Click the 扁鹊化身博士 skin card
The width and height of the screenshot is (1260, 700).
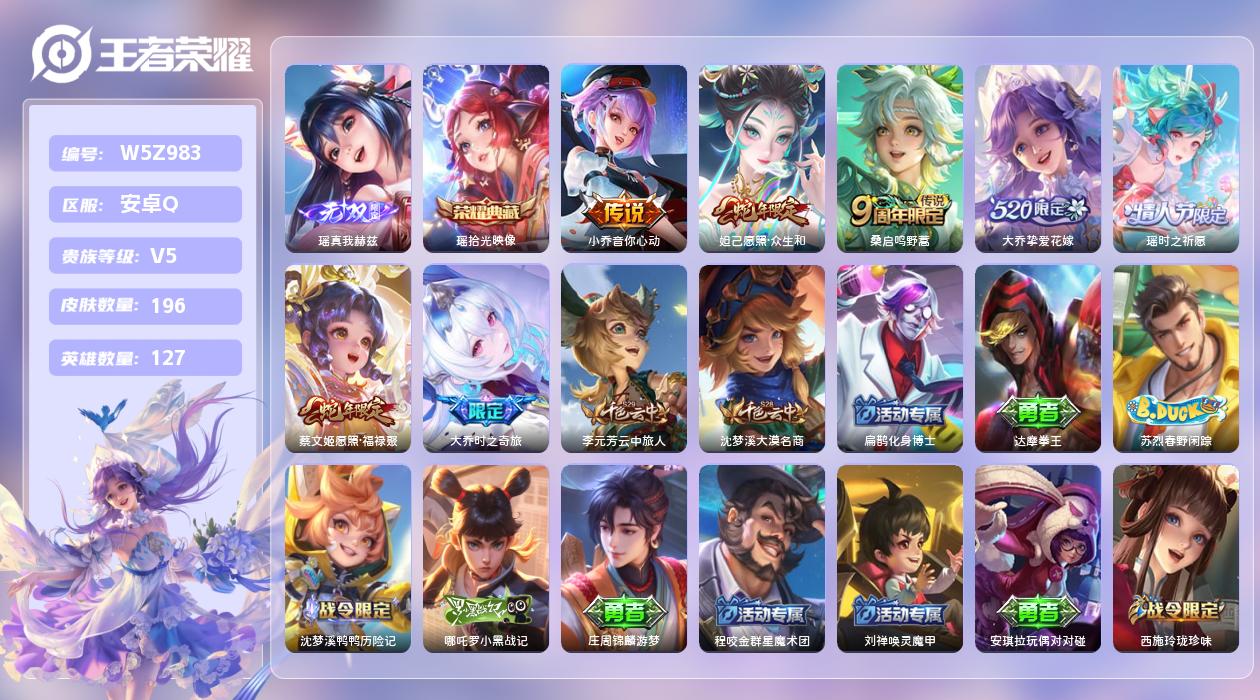899,358
